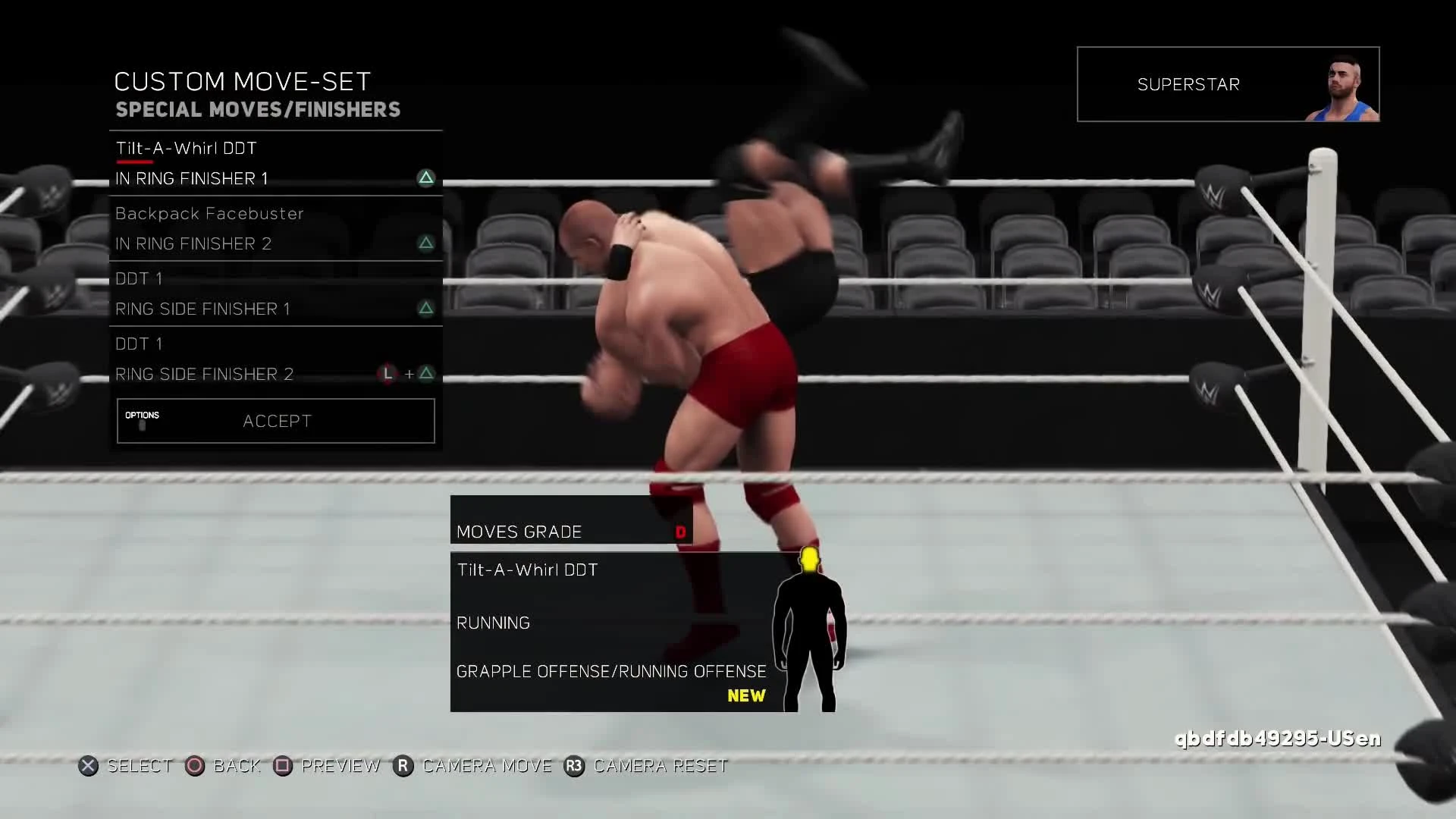Open Grapple Offense/Running Offense section
This screenshot has width=1456, height=819.
610,671
